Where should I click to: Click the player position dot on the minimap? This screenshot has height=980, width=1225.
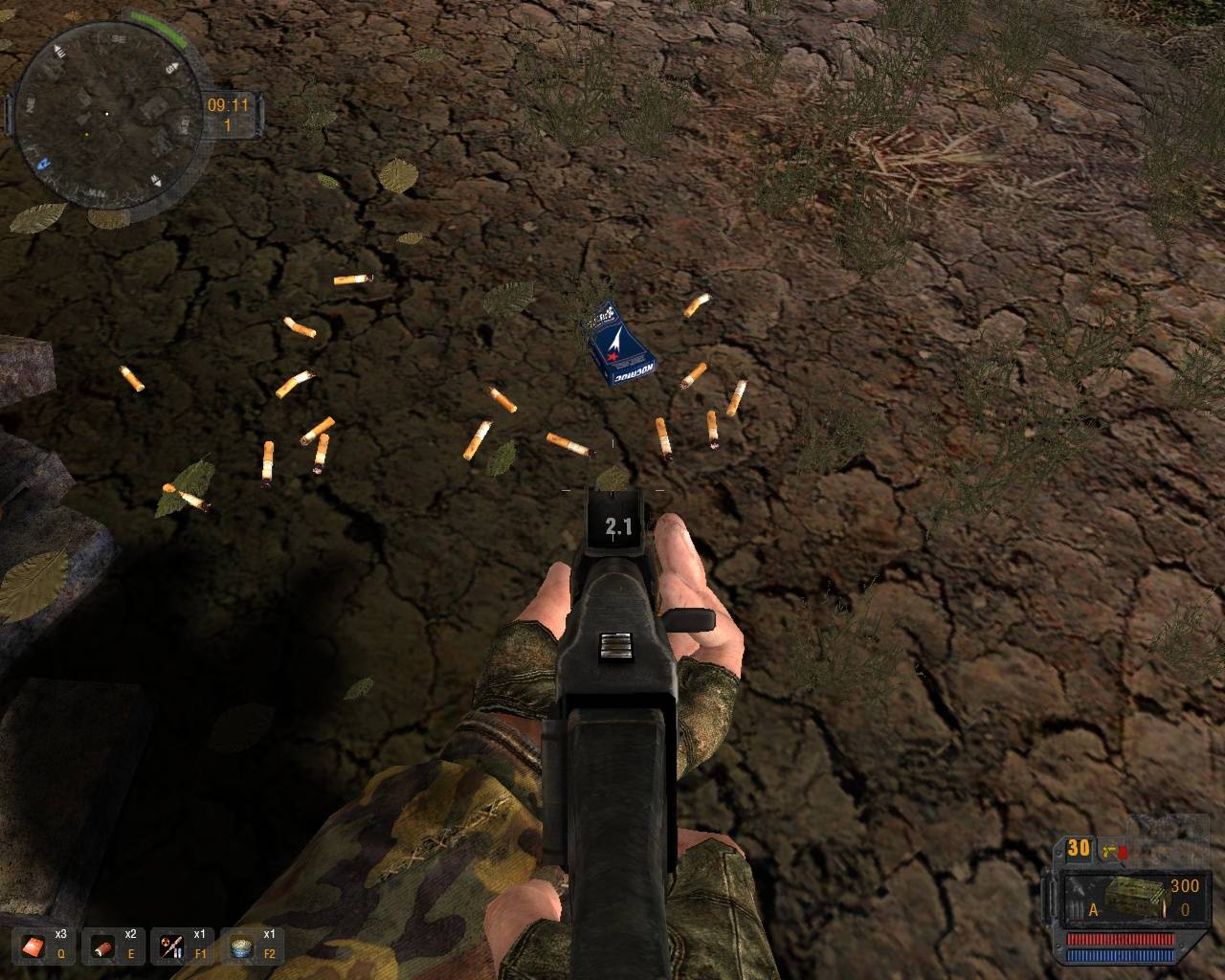coord(107,114)
